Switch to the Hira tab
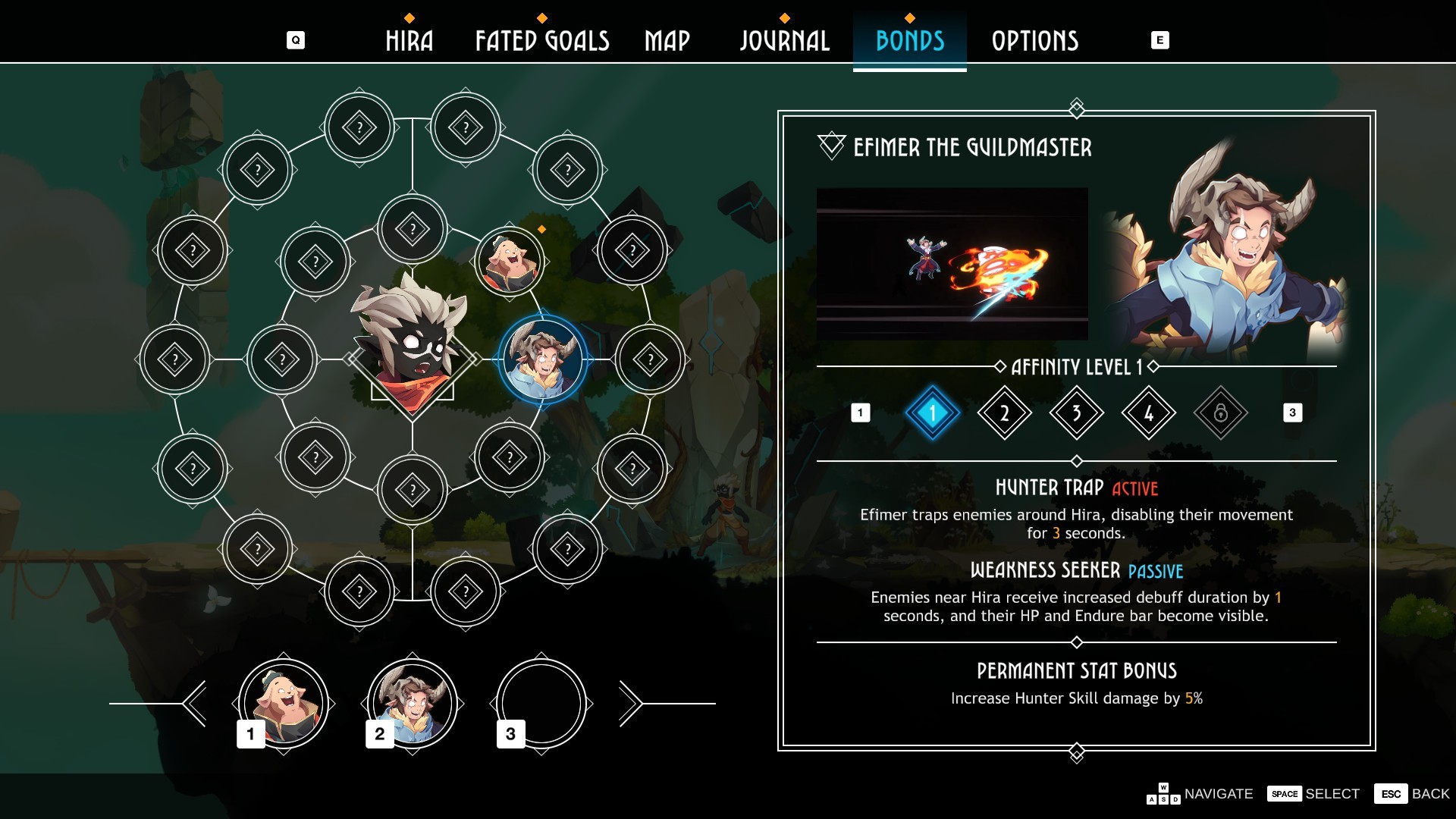 click(409, 41)
